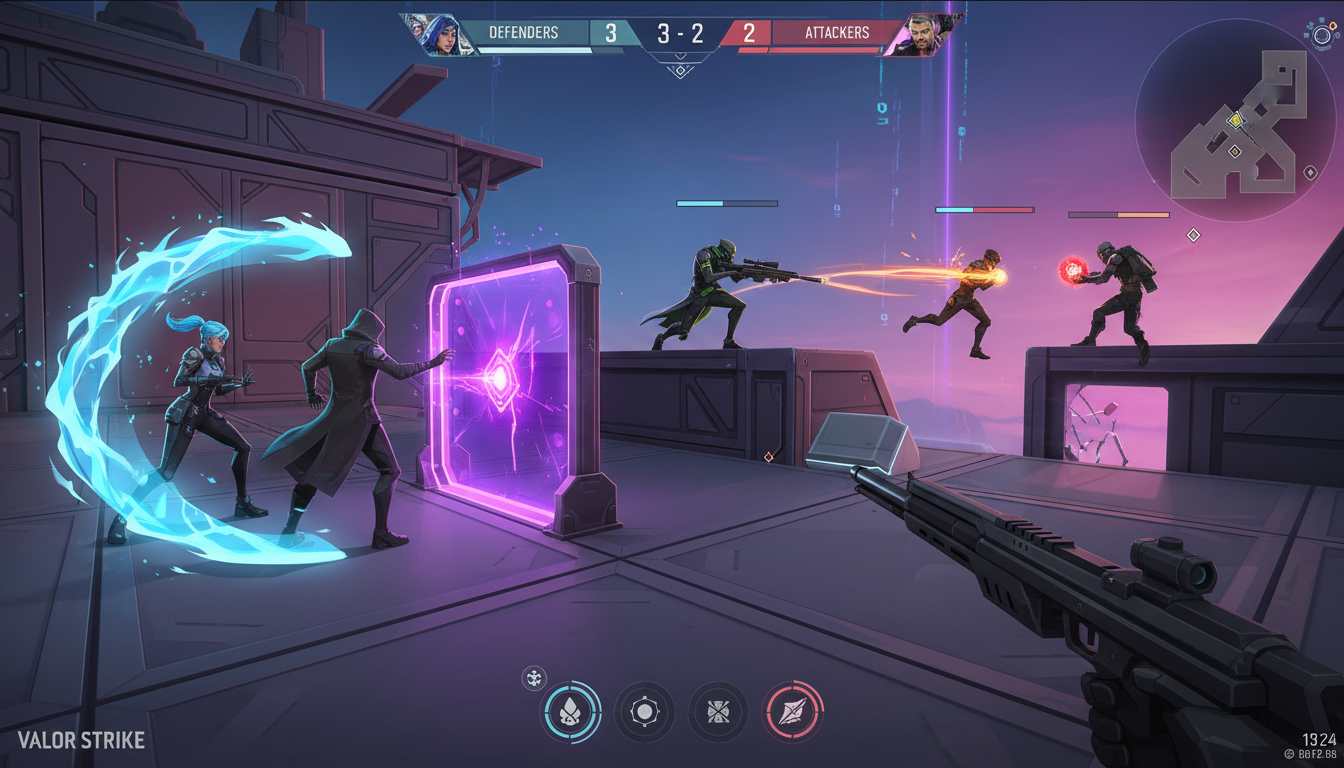Switch to the DEFENDERS scoreboard tab
This screenshot has width=1344, height=768.
pyautogui.click(x=523, y=31)
